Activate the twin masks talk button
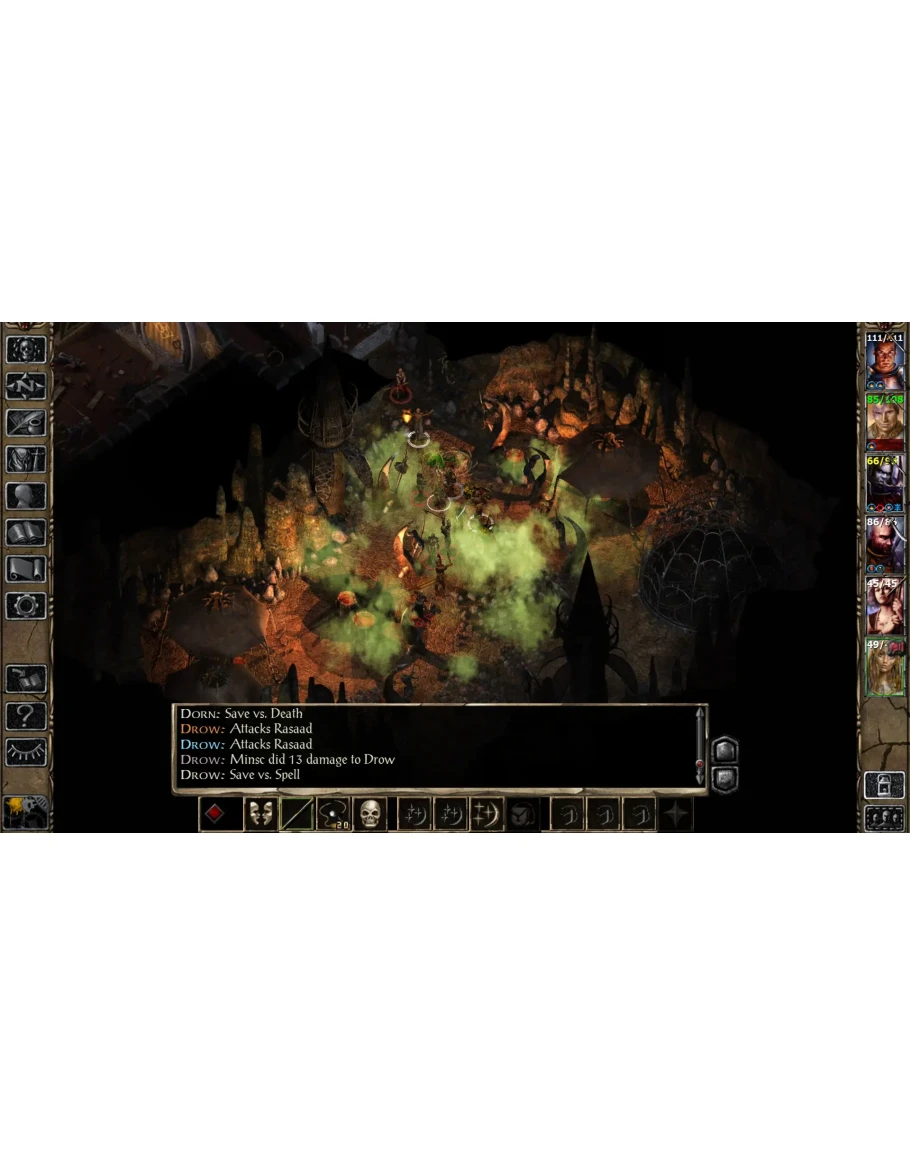Image resolution: width=910 pixels, height=1155 pixels. click(x=260, y=814)
